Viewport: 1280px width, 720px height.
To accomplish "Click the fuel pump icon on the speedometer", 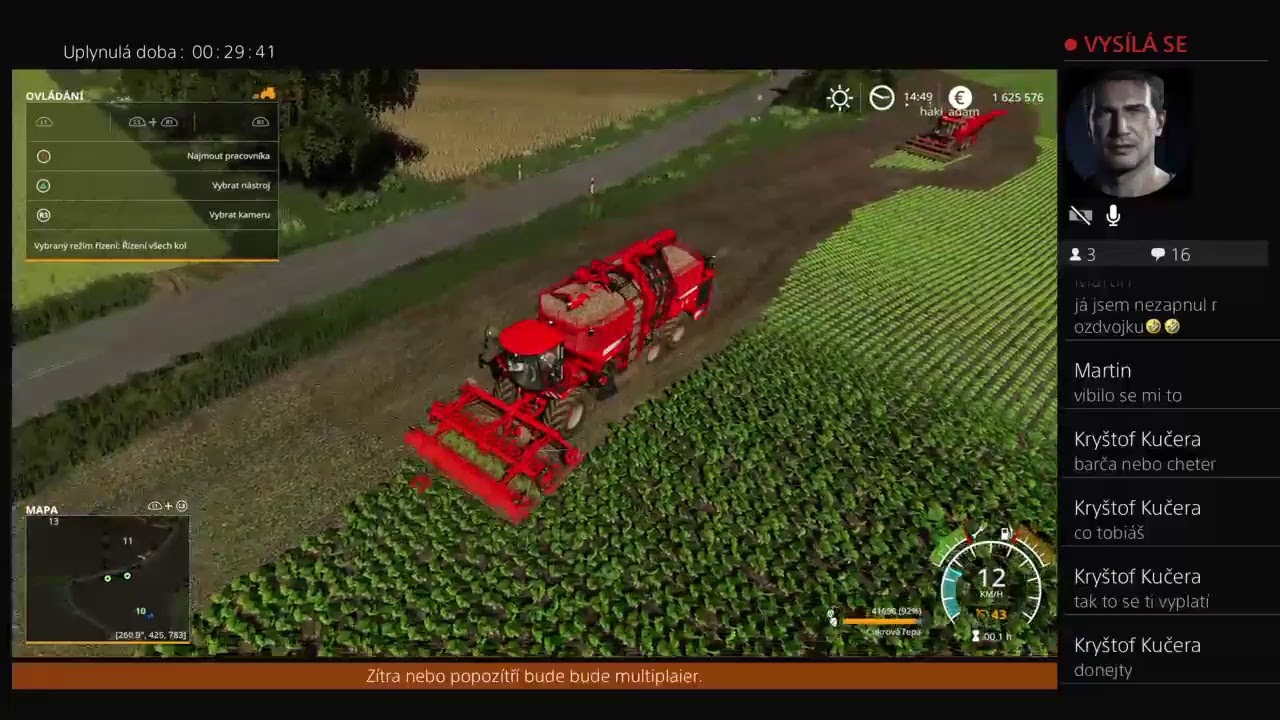I will point(1006,534).
